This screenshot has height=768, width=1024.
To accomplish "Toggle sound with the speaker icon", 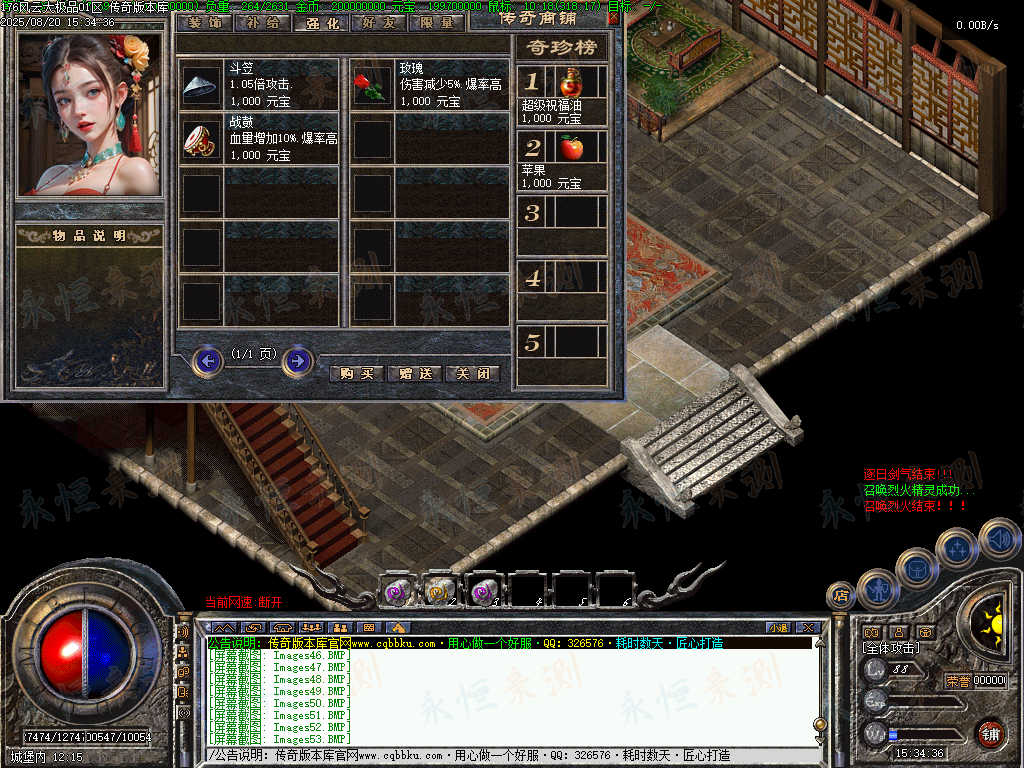I will click(x=998, y=538).
